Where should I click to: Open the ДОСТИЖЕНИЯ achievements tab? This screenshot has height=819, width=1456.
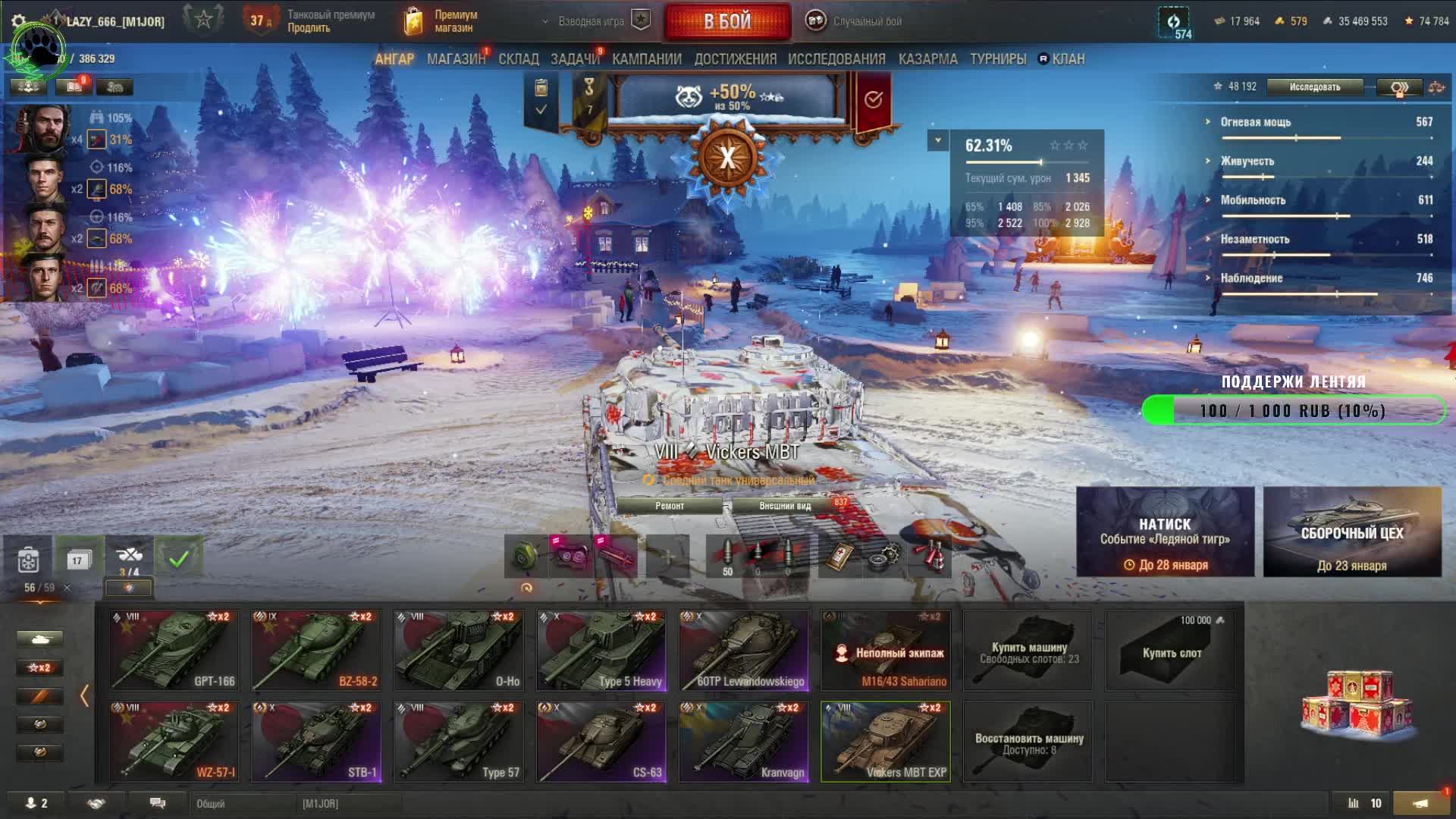(735, 59)
